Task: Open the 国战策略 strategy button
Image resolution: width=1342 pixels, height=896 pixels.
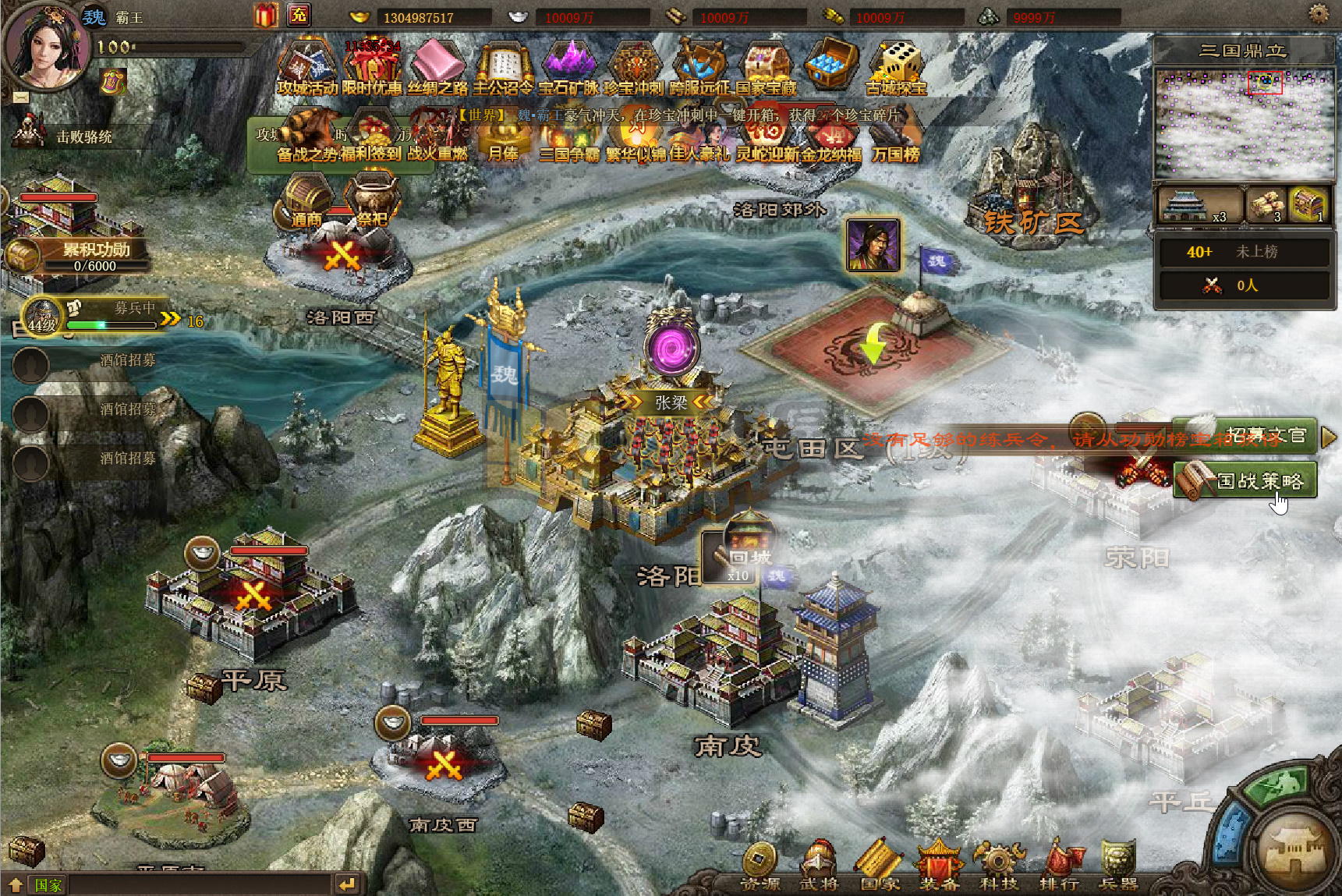Action: pos(1248,480)
